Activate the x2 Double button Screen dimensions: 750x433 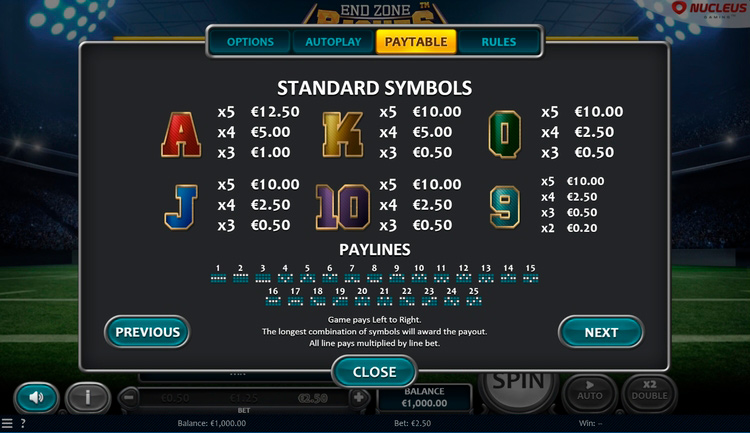pyautogui.click(x=649, y=392)
